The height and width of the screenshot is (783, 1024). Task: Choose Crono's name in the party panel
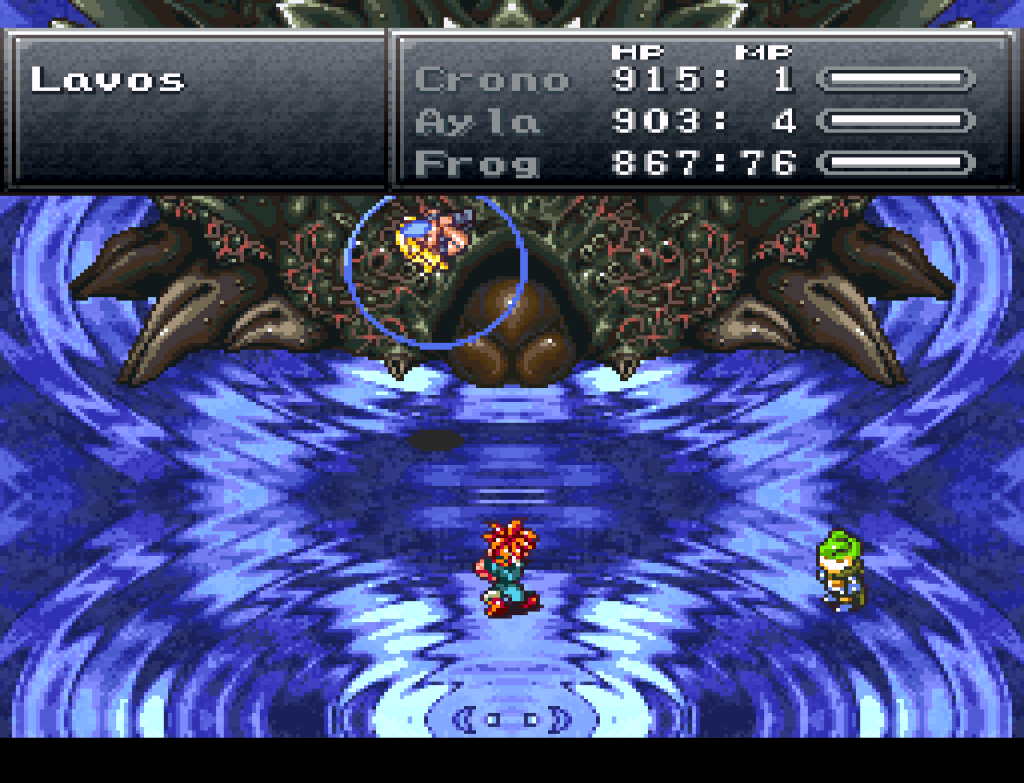491,80
